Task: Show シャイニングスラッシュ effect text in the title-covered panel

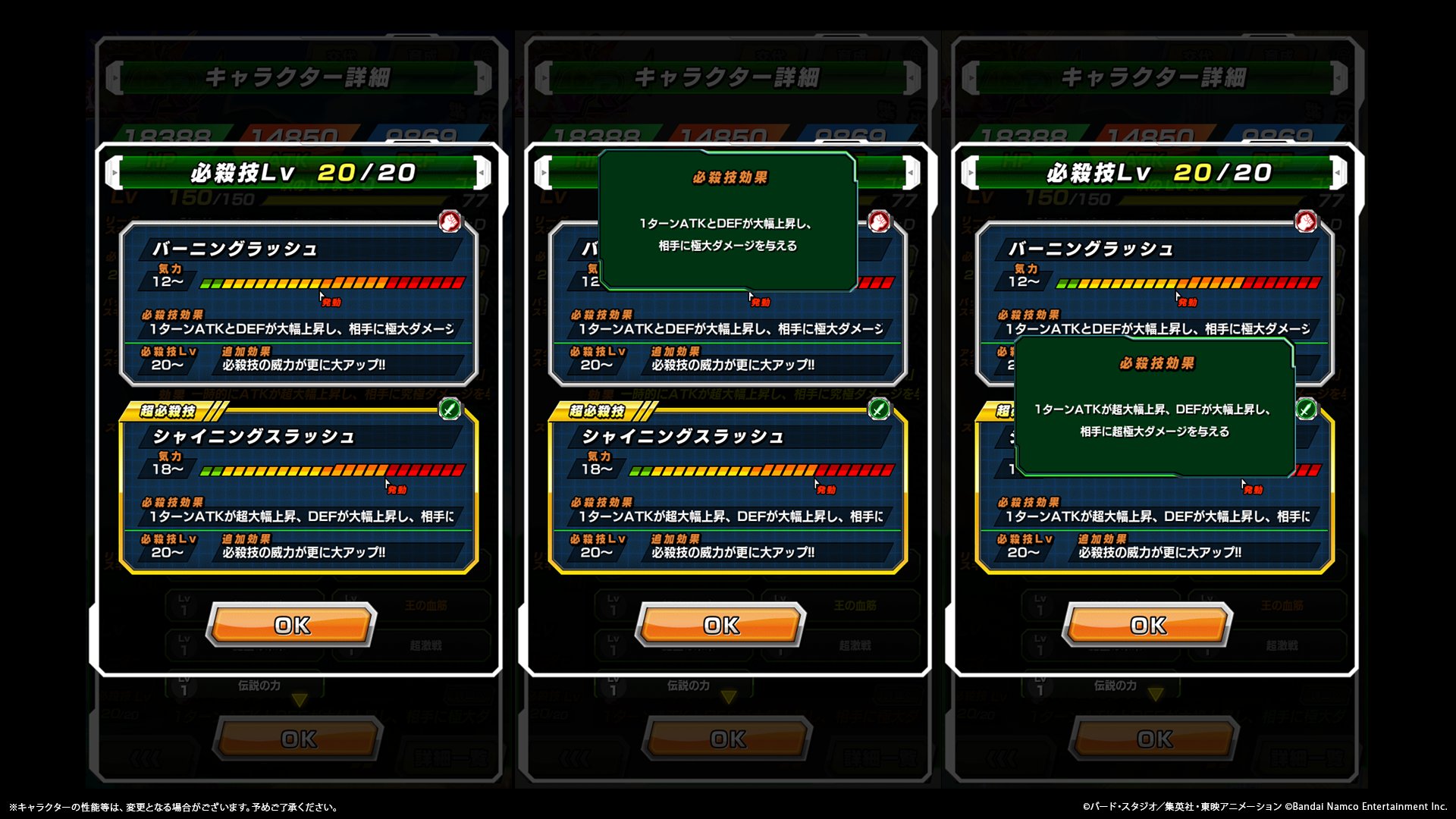Action: 730,516
